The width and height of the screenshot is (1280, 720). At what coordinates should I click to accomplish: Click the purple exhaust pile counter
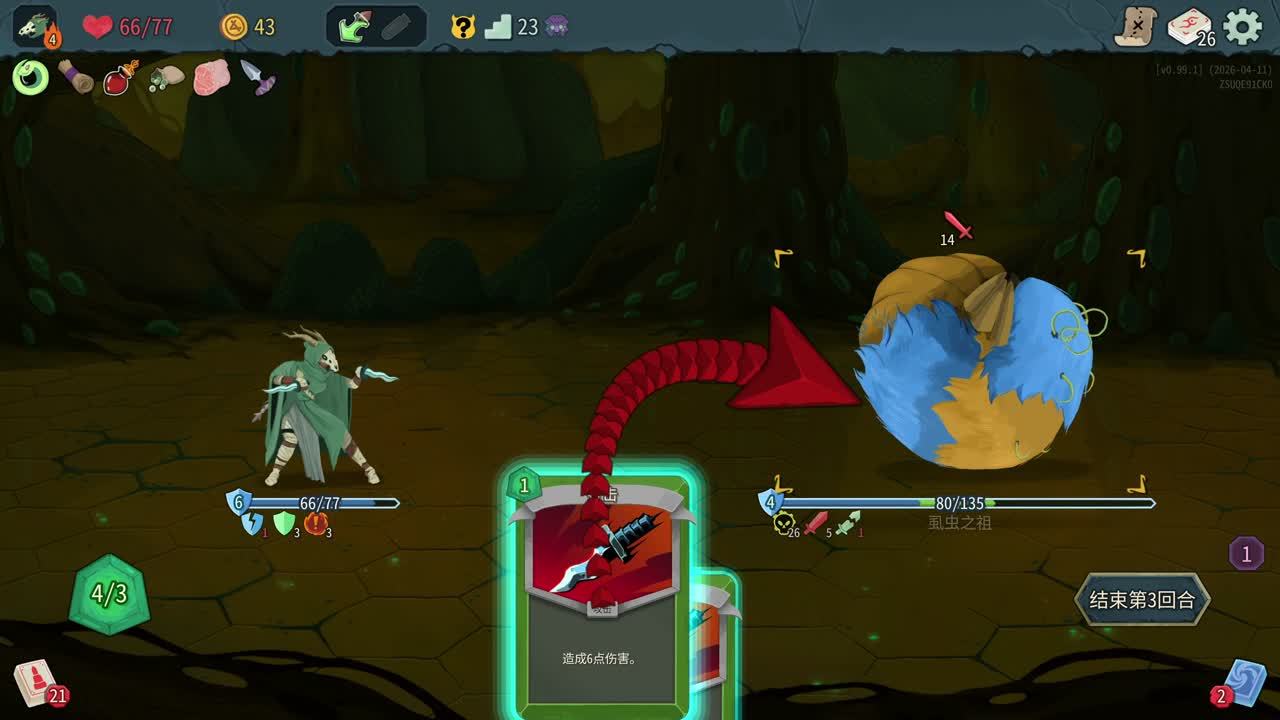pyautogui.click(x=1246, y=553)
